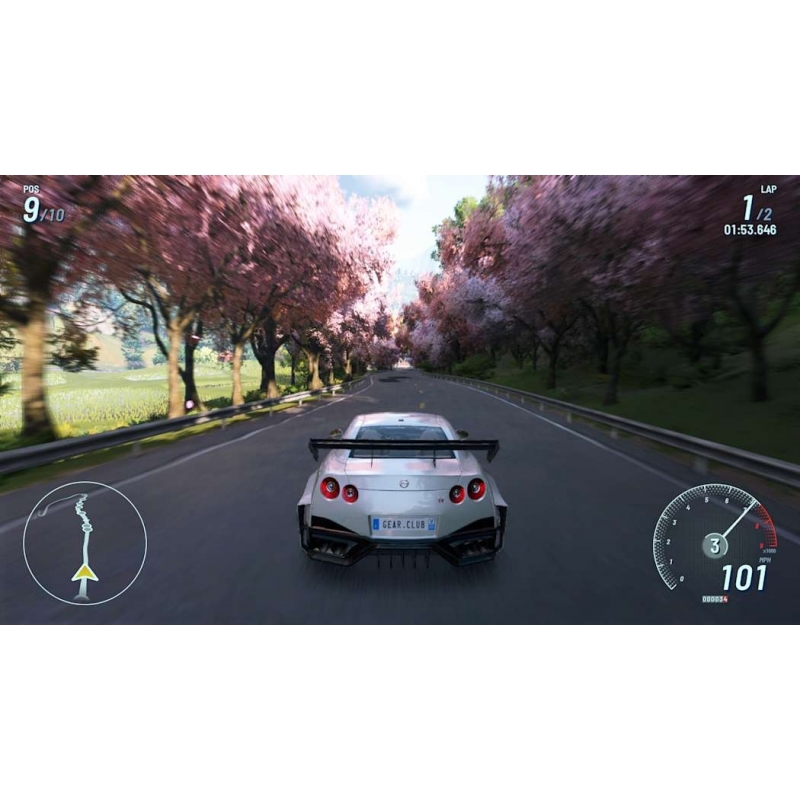Click the circular track minimap

pos(85,543)
